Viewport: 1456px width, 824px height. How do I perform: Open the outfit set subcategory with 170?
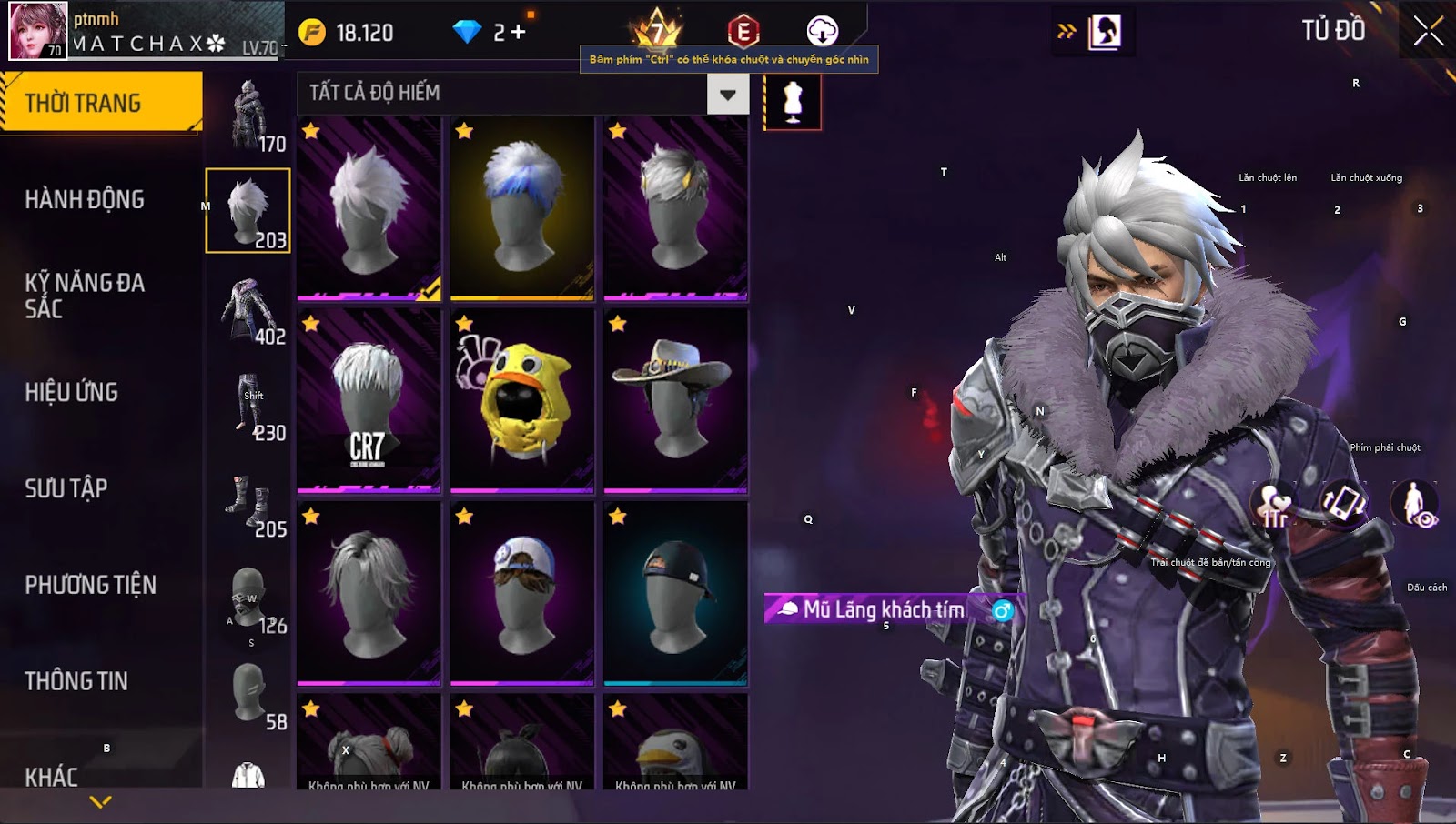(x=248, y=116)
